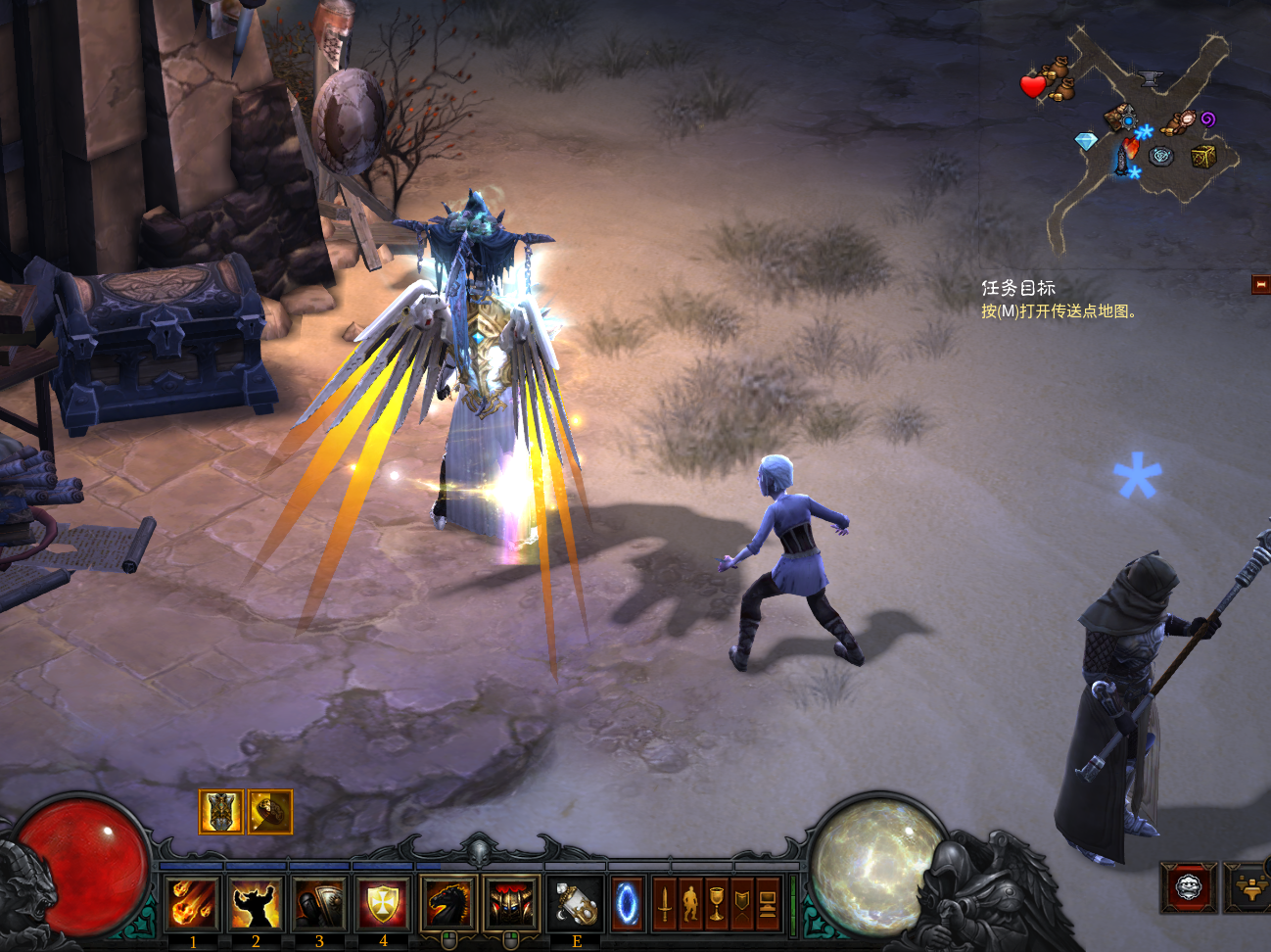
Task: Trigger the knight-with-shield skill in slot 3
Action: (x=319, y=903)
